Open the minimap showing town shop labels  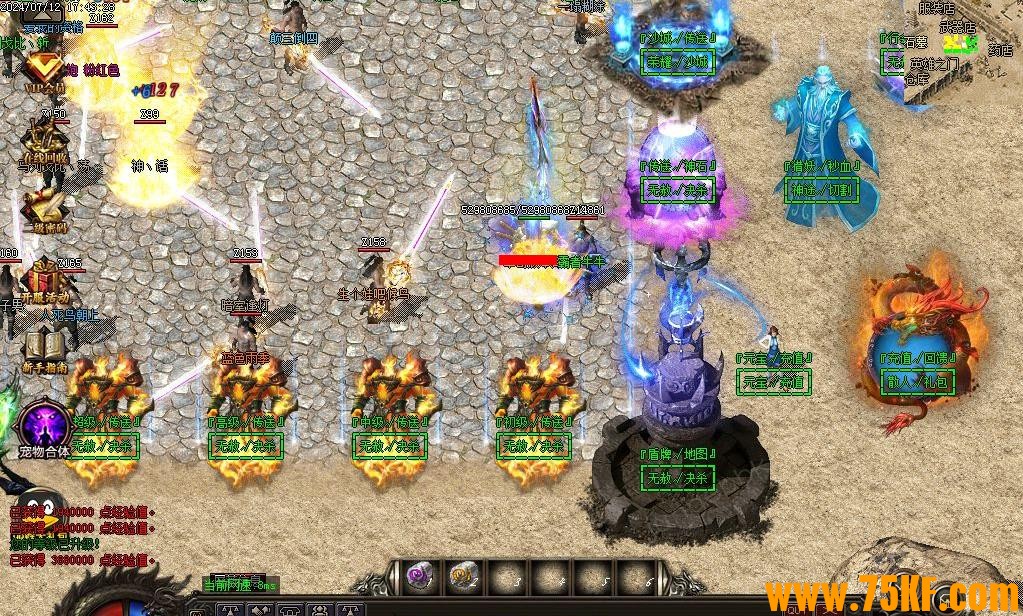tap(962, 50)
